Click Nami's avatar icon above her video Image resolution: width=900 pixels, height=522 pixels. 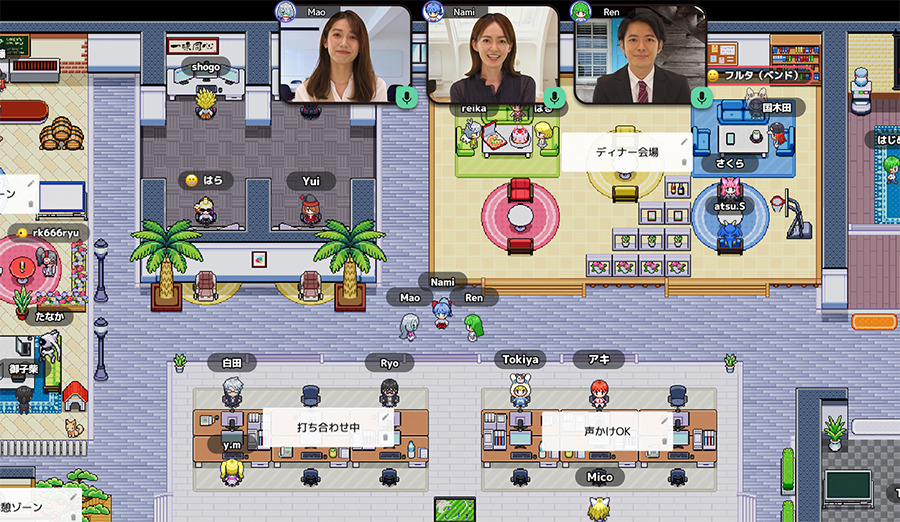pyautogui.click(x=433, y=11)
